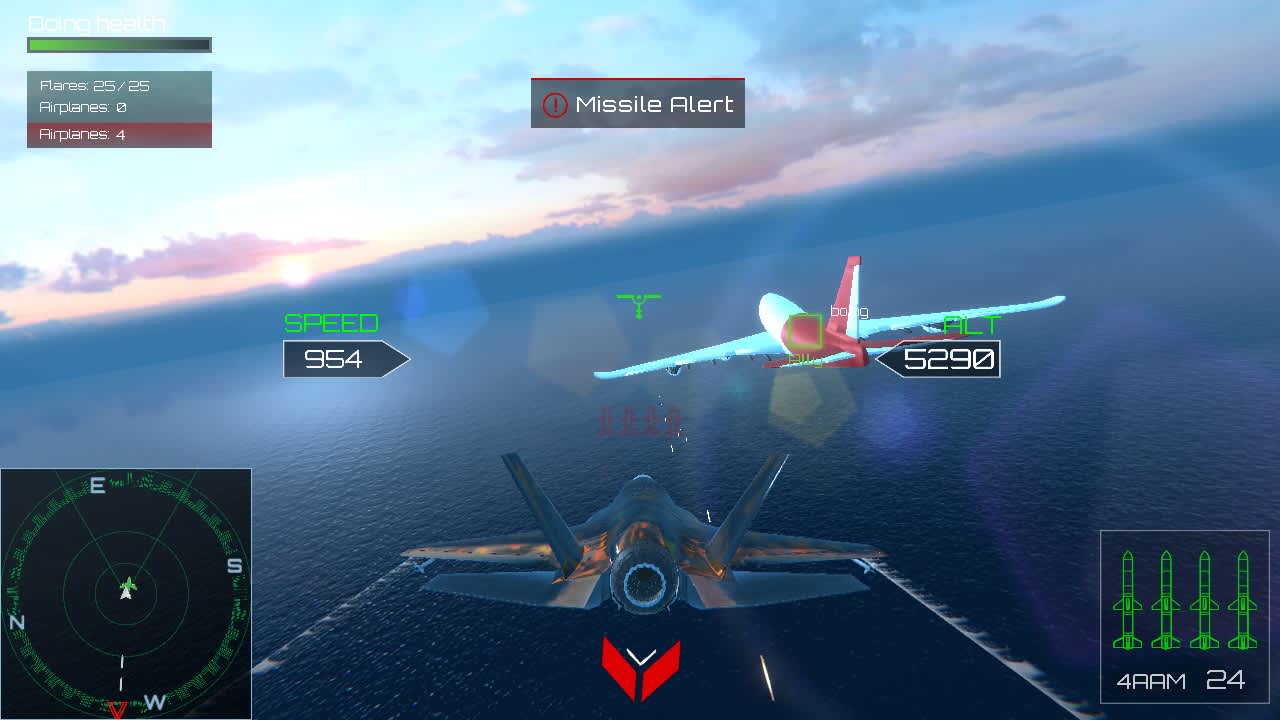The image size is (1280, 720).
Task: Click the Boing health progress bar
Action: pos(118,44)
